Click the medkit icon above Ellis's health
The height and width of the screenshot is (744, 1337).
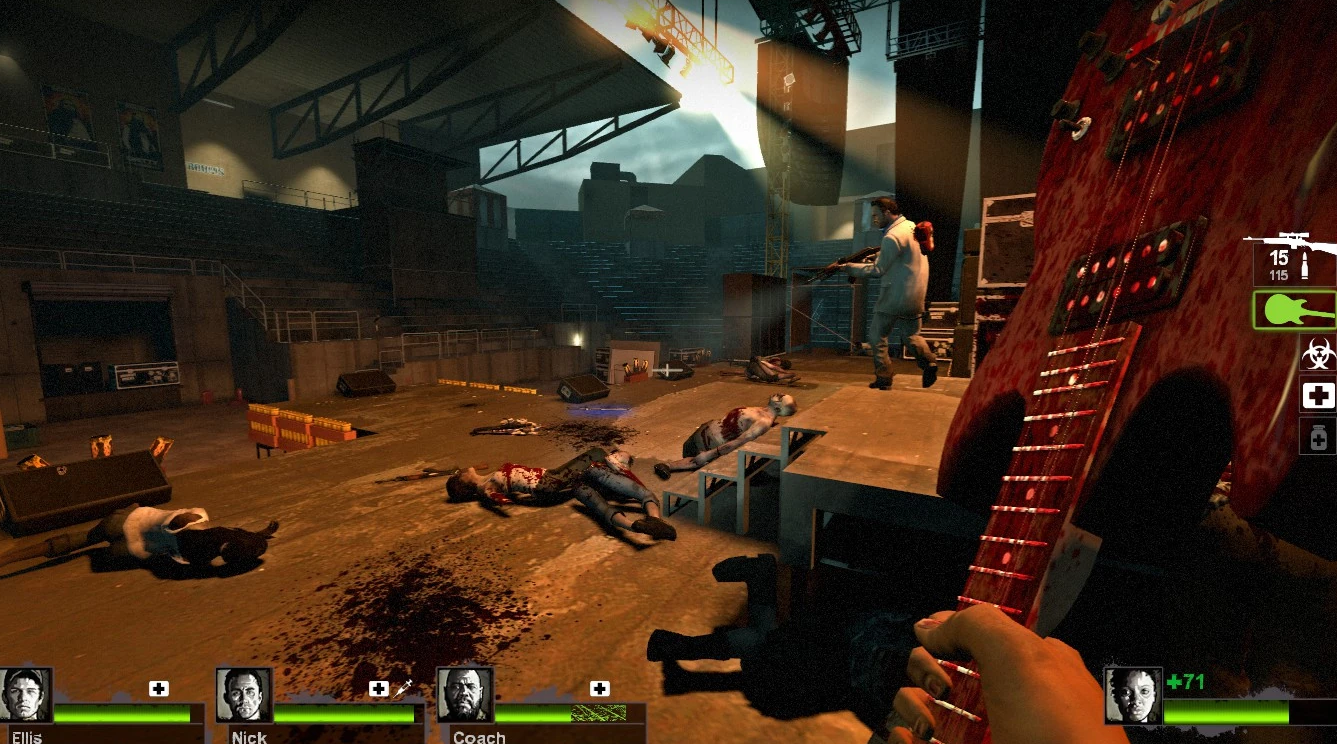[x=159, y=688]
